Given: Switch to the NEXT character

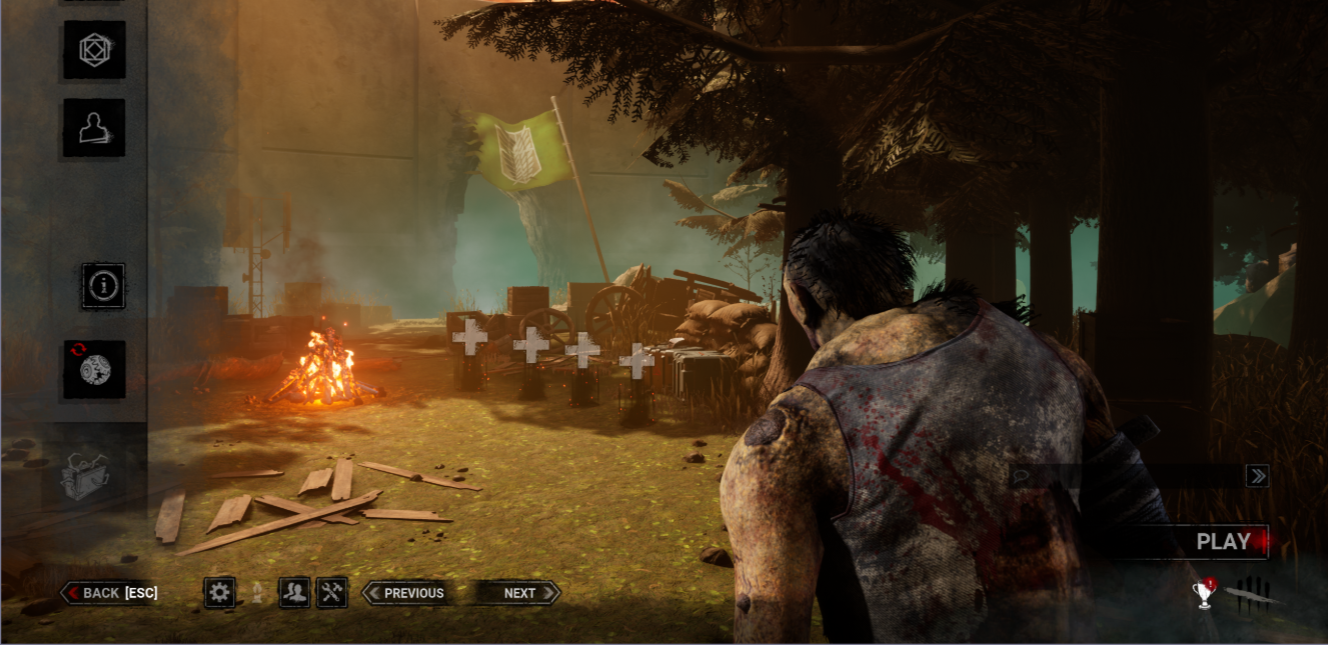Looking at the screenshot, I should (518, 593).
